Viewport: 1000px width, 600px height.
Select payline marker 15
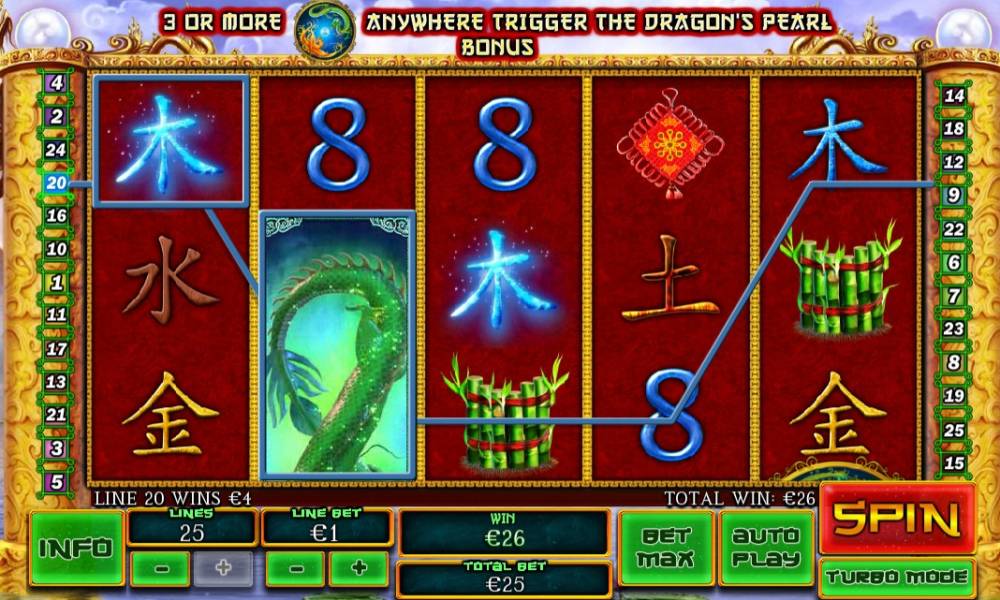coord(954,463)
